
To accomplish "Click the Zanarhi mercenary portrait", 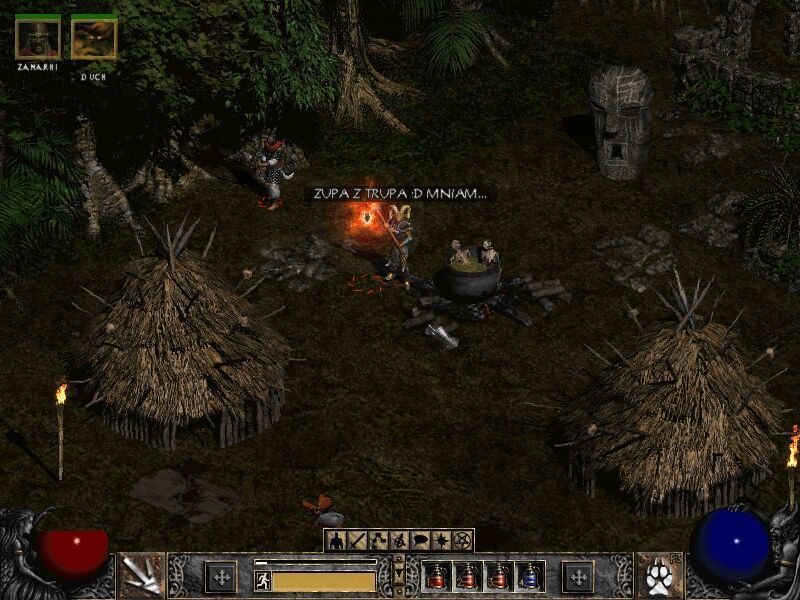I will coord(38,37).
